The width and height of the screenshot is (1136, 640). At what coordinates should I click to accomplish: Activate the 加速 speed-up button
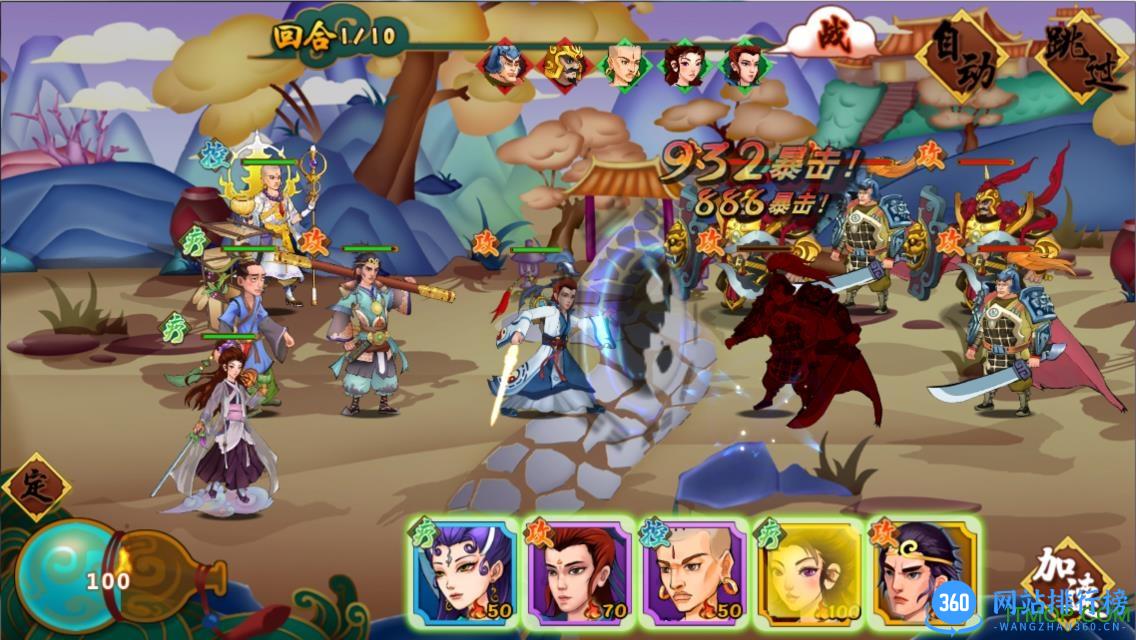(x=1062, y=582)
